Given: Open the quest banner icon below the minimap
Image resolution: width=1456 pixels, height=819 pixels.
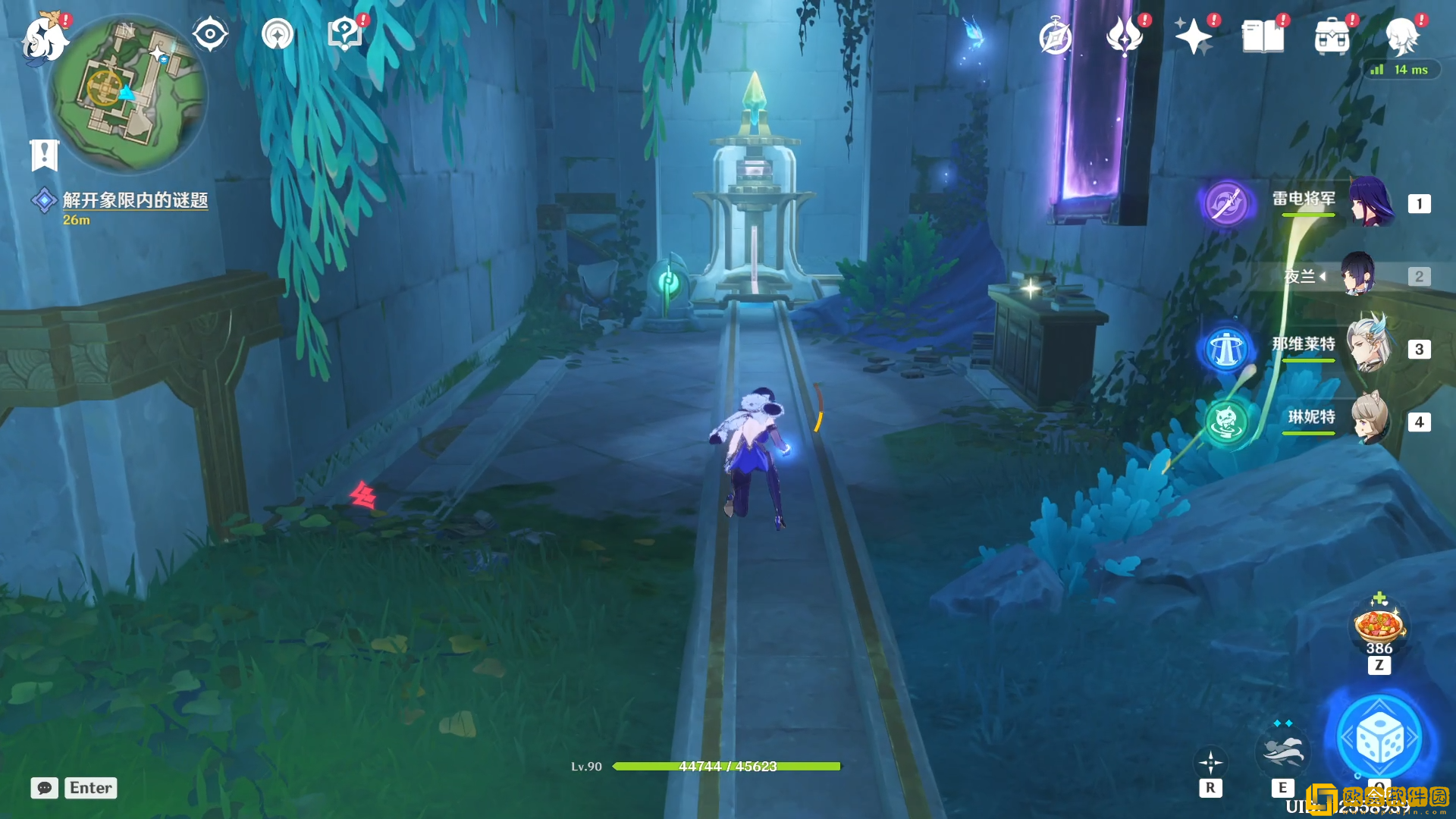Looking at the screenshot, I should coord(44,155).
